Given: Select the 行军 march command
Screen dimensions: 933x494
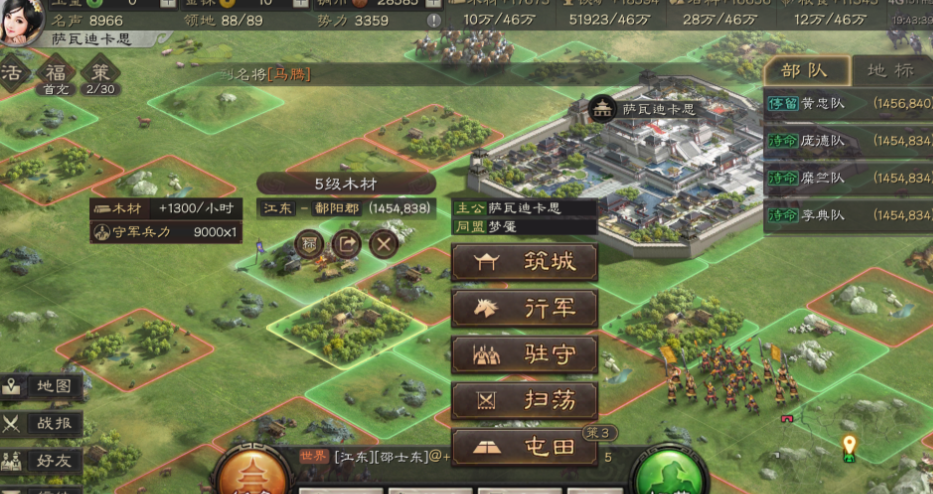Looking at the screenshot, I should tap(524, 309).
